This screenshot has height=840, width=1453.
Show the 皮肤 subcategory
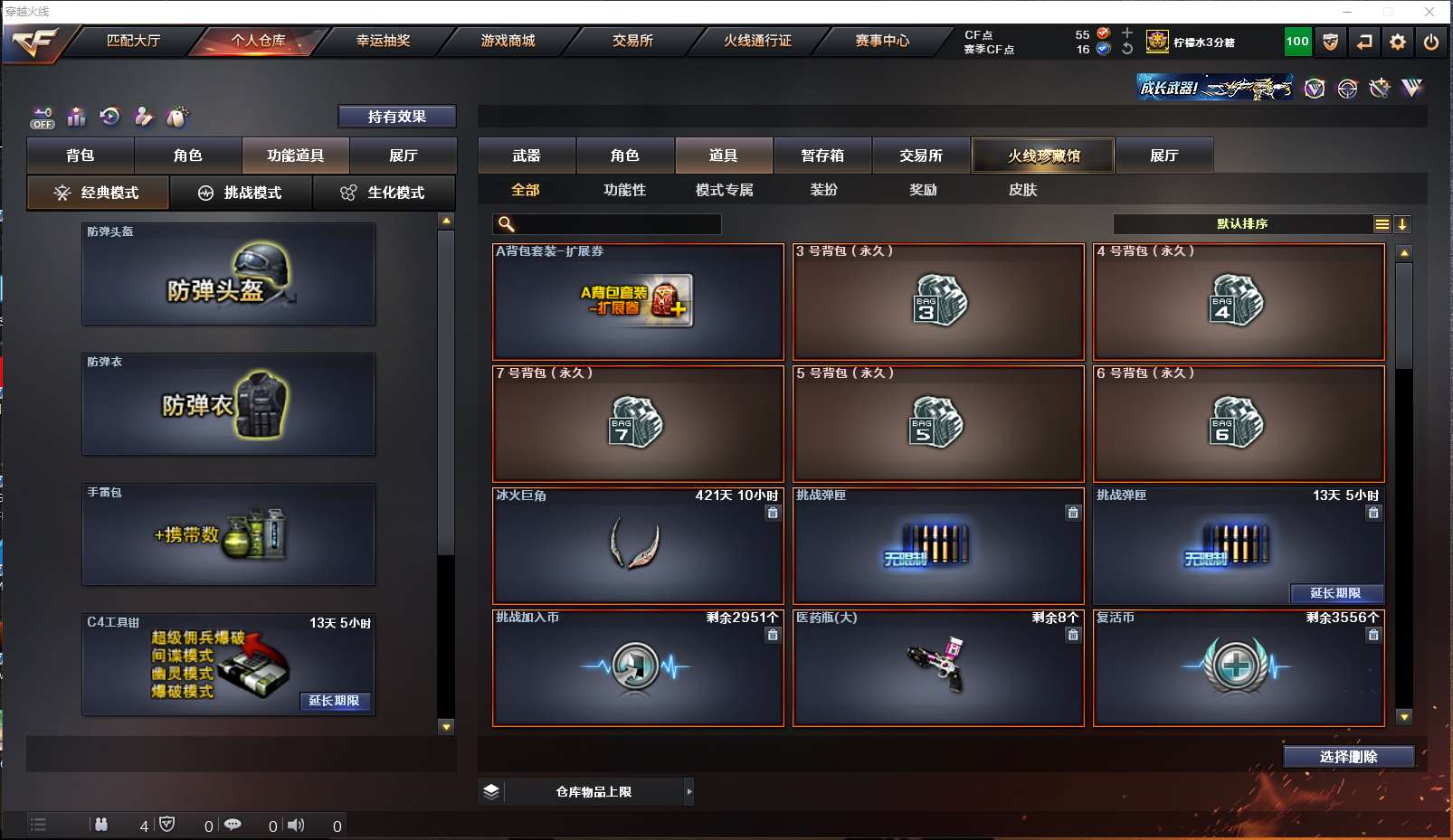pyautogui.click(x=1022, y=190)
